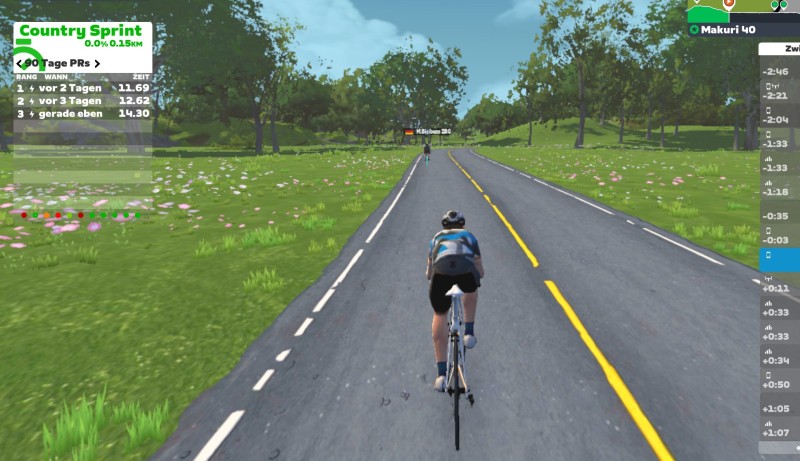Select the nearby rider at +0:11
Viewport: 800px width, 461px height.
[779, 288]
